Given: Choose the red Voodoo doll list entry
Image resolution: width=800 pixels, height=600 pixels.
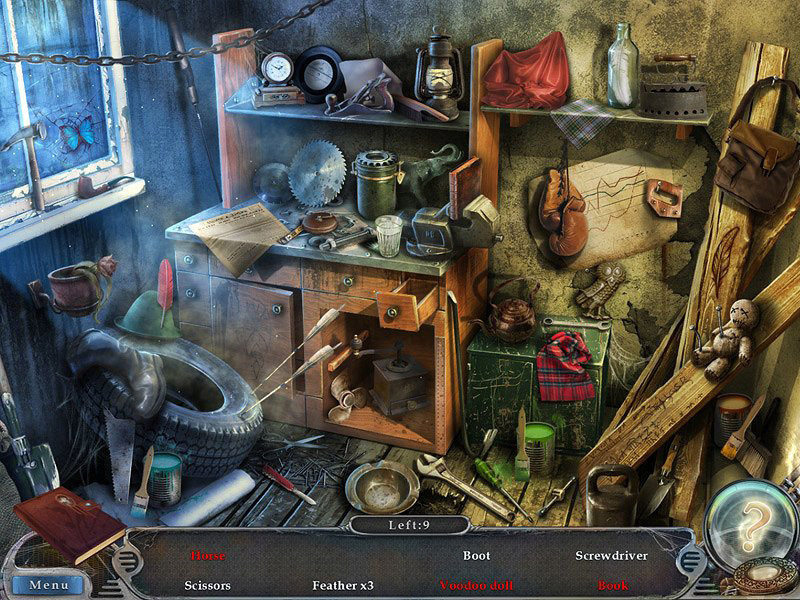Looking at the screenshot, I should tap(477, 585).
